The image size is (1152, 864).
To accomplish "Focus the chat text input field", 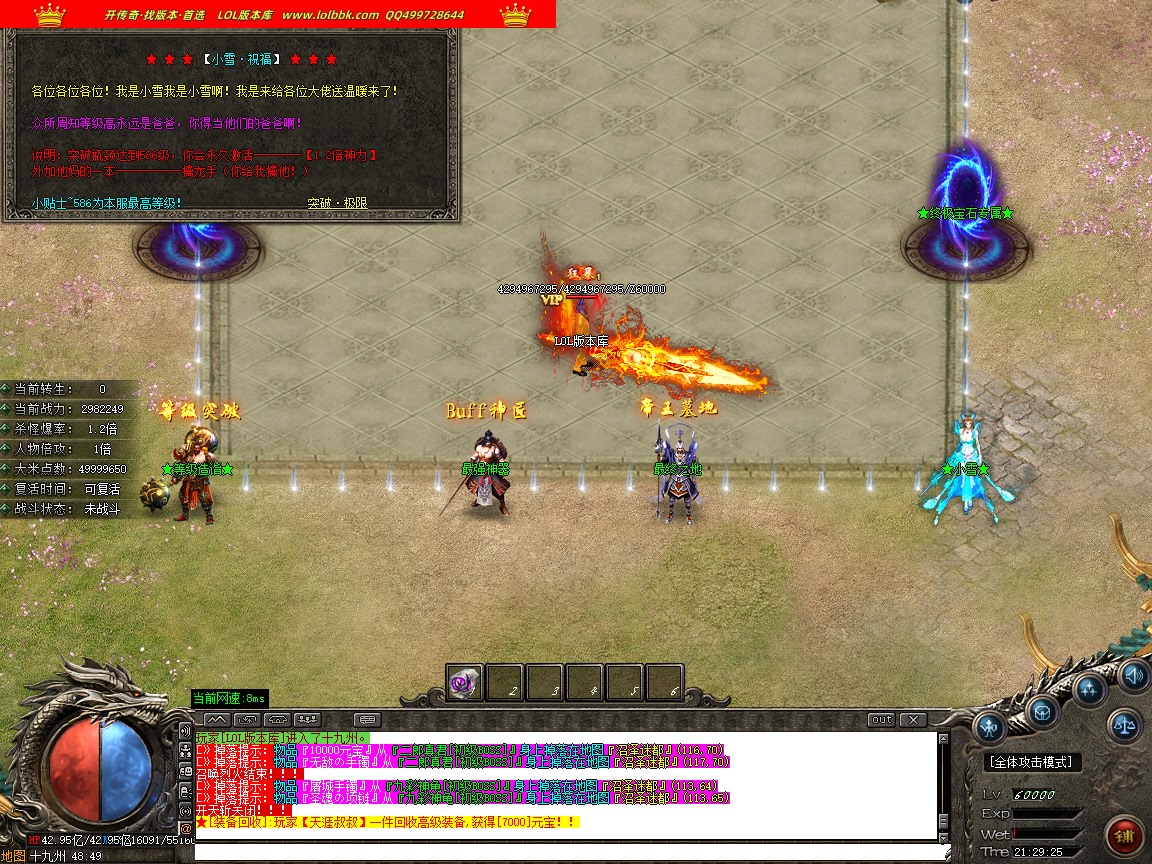I will click(x=570, y=851).
